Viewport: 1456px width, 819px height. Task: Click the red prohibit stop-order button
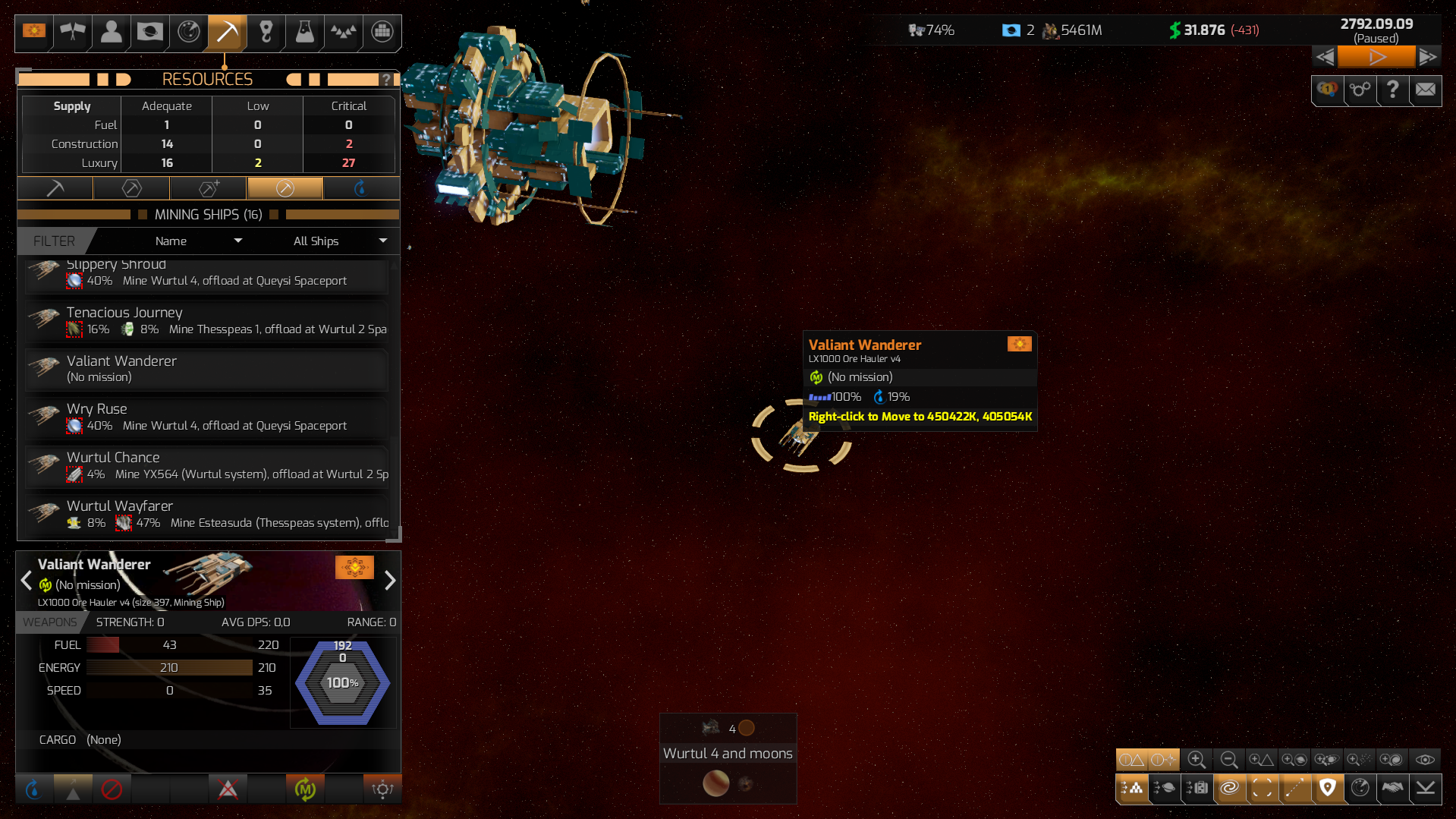tap(112, 789)
